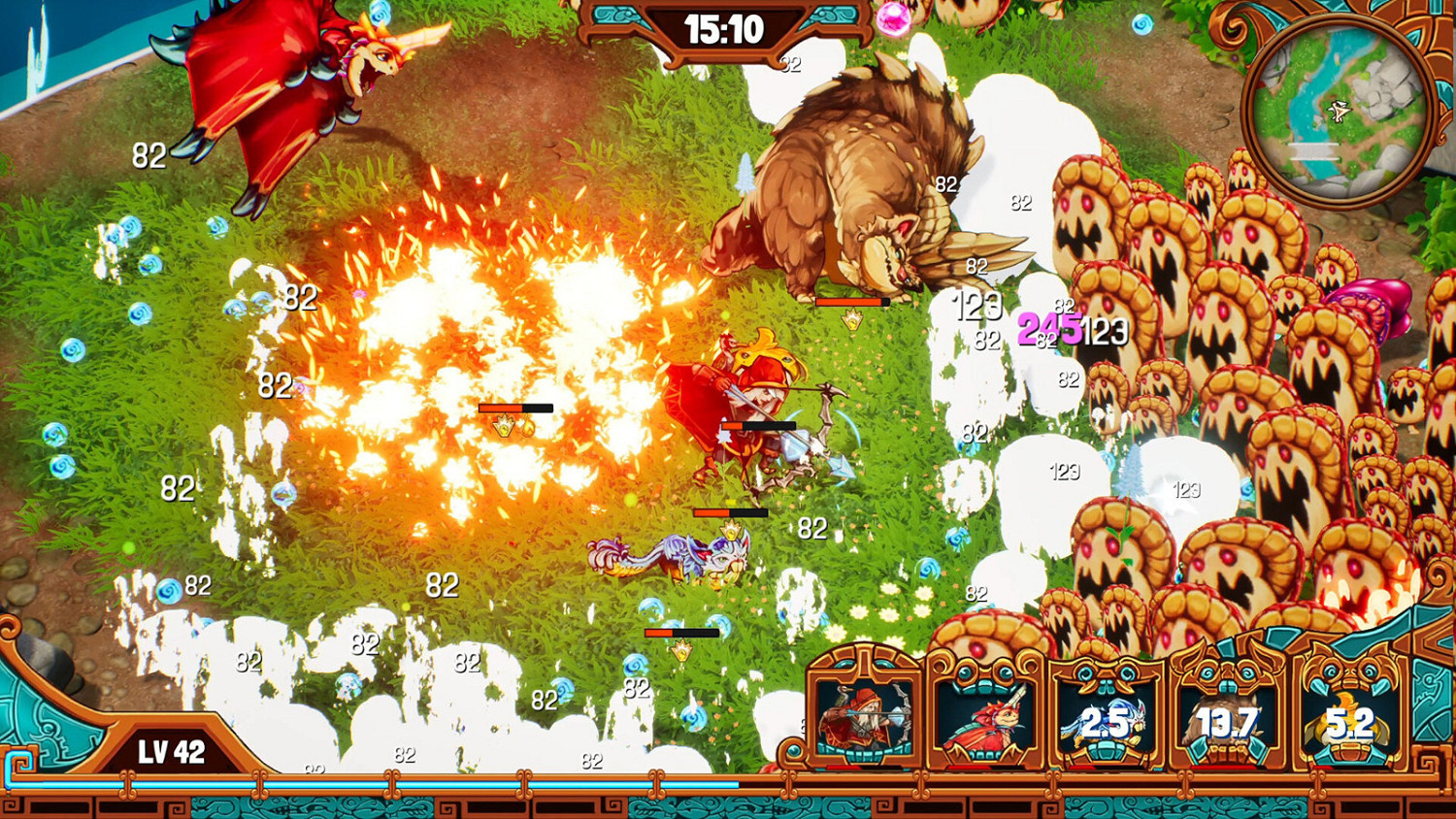Click the blue bird ability on cooldown 2.5
This screenshot has height=819, width=1456.
[1108, 720]
